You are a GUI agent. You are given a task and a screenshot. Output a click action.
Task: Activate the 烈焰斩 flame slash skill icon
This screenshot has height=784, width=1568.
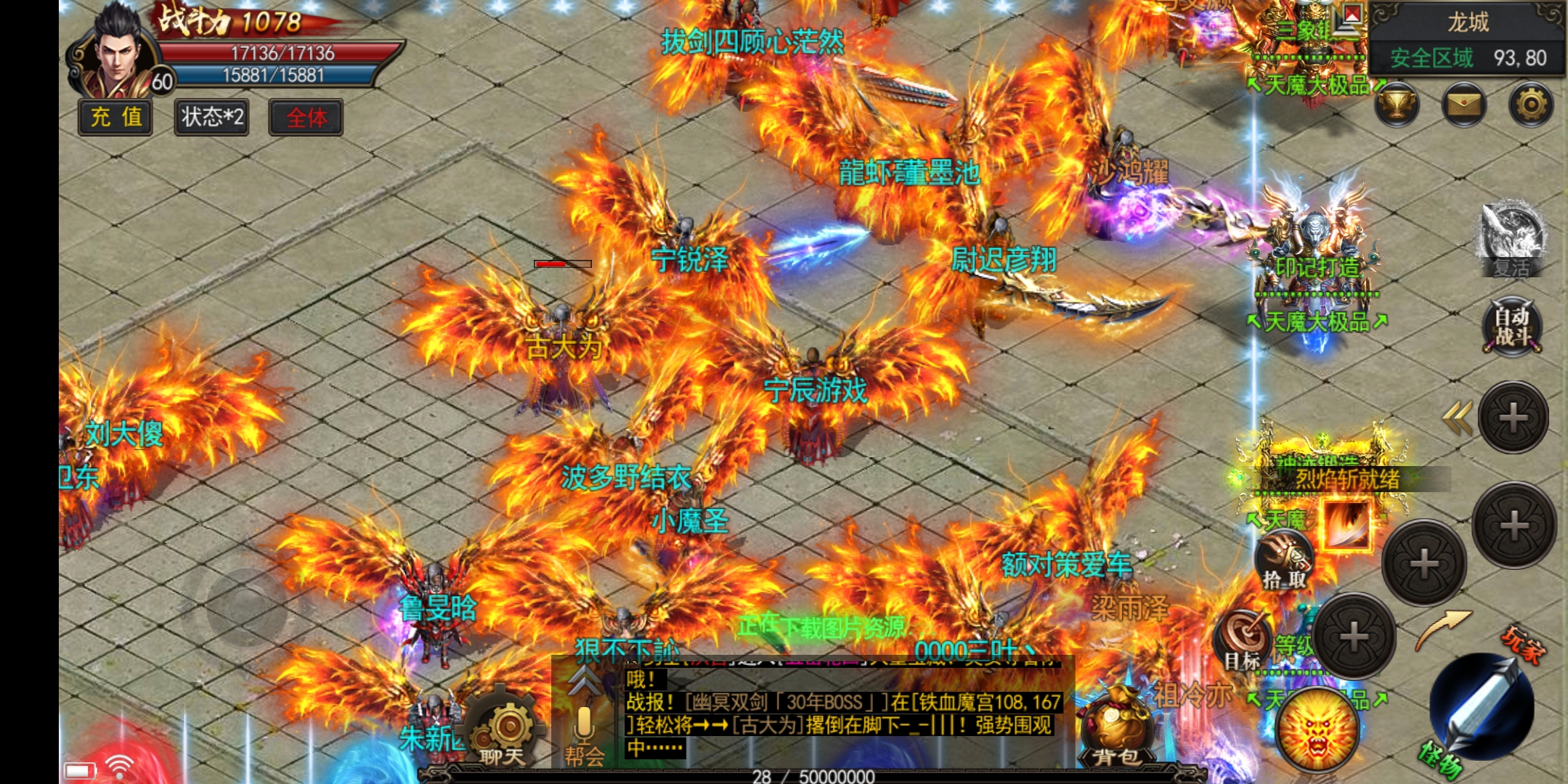[1346, 524]
